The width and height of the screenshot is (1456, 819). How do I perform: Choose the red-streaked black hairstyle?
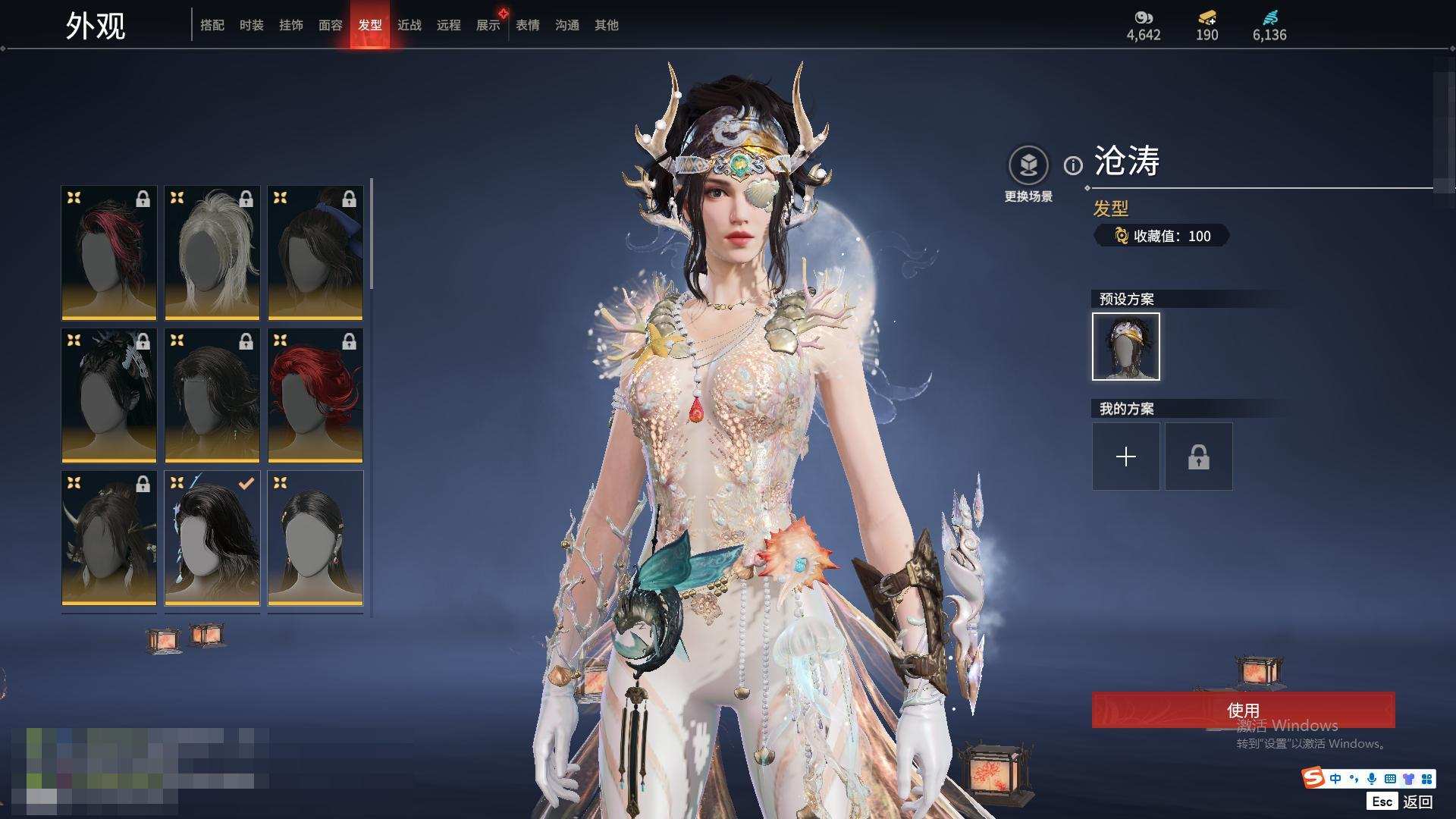(109, 253)
